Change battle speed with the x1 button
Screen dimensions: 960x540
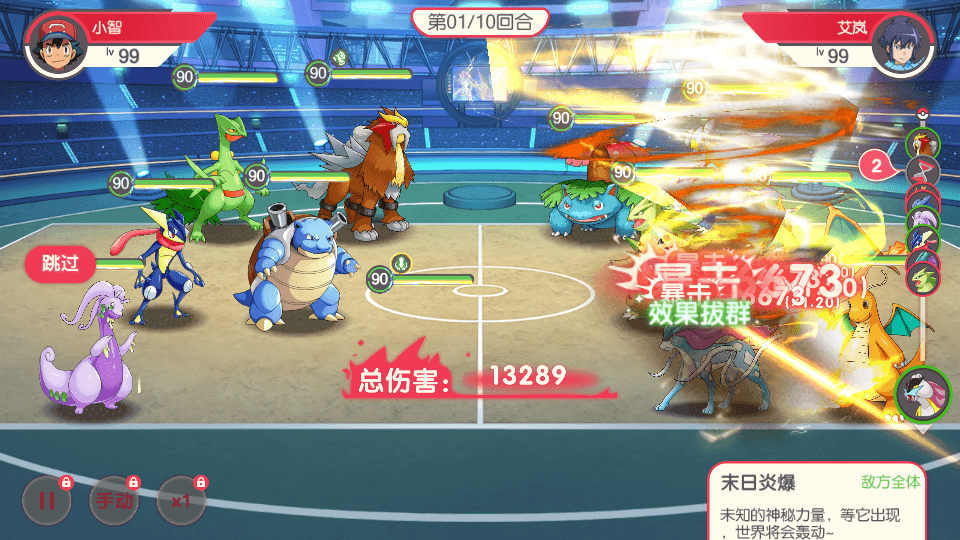coord(181,502)
